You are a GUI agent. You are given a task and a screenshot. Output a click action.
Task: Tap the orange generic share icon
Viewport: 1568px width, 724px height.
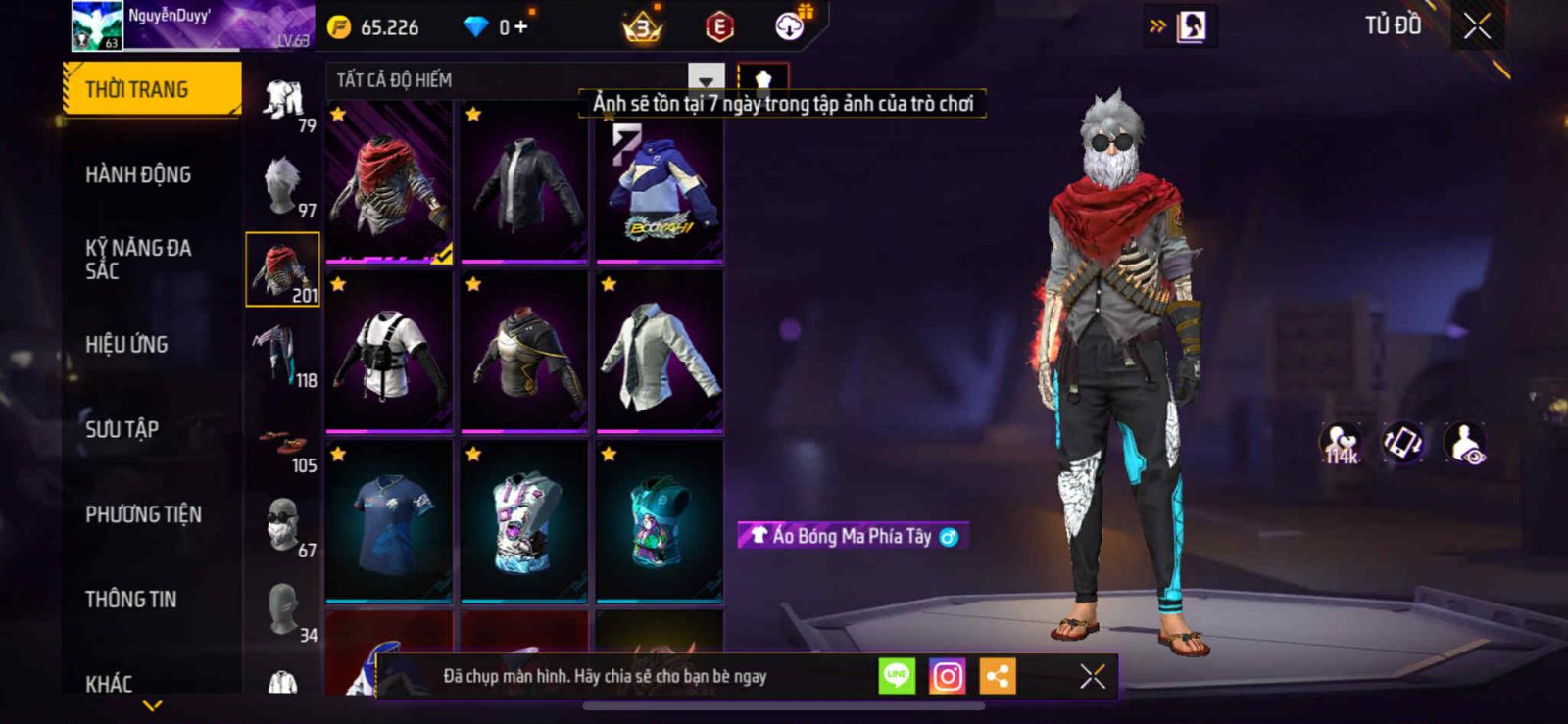click(x=998, y=676)
